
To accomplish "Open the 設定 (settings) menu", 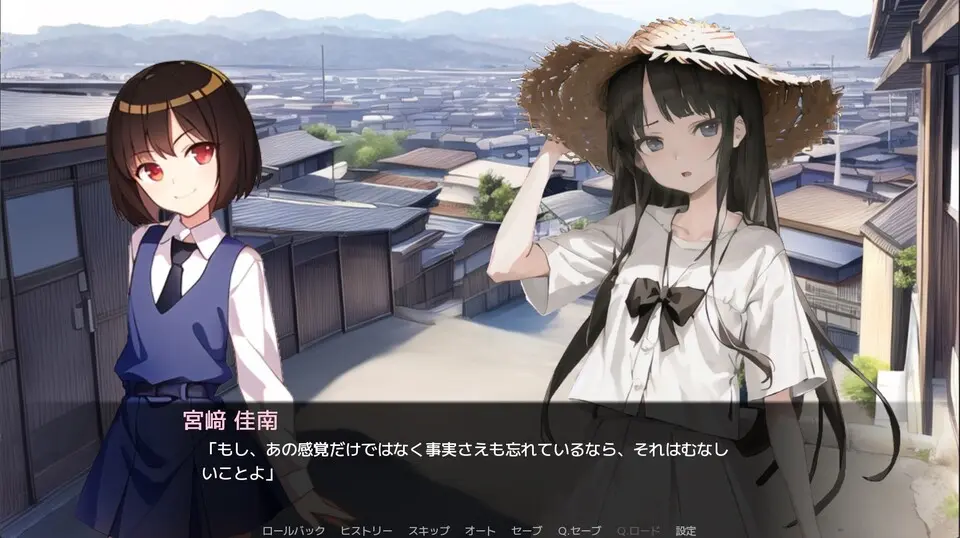I will click(x=686, y=530).
